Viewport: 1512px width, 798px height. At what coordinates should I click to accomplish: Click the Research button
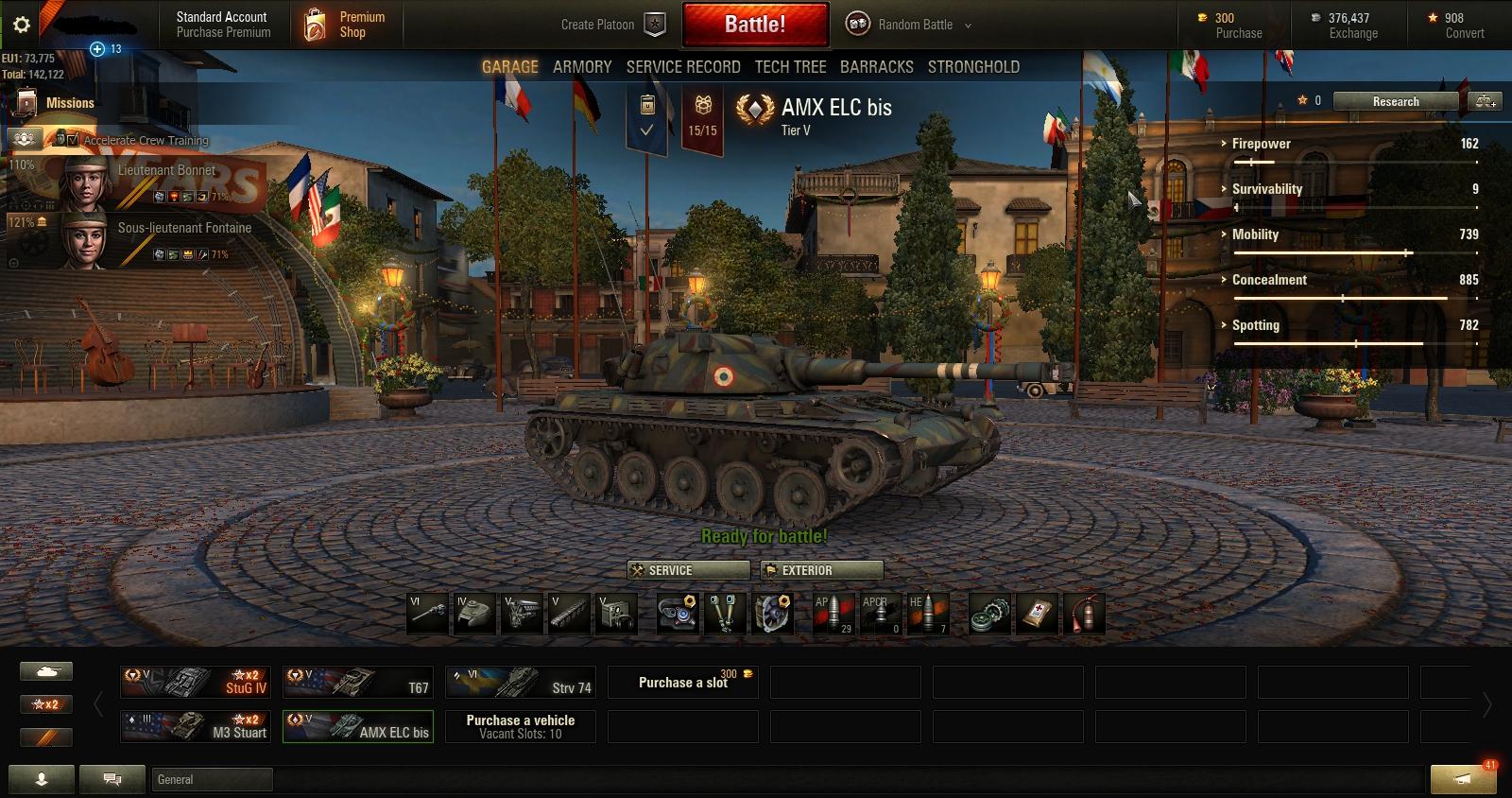1396,101
